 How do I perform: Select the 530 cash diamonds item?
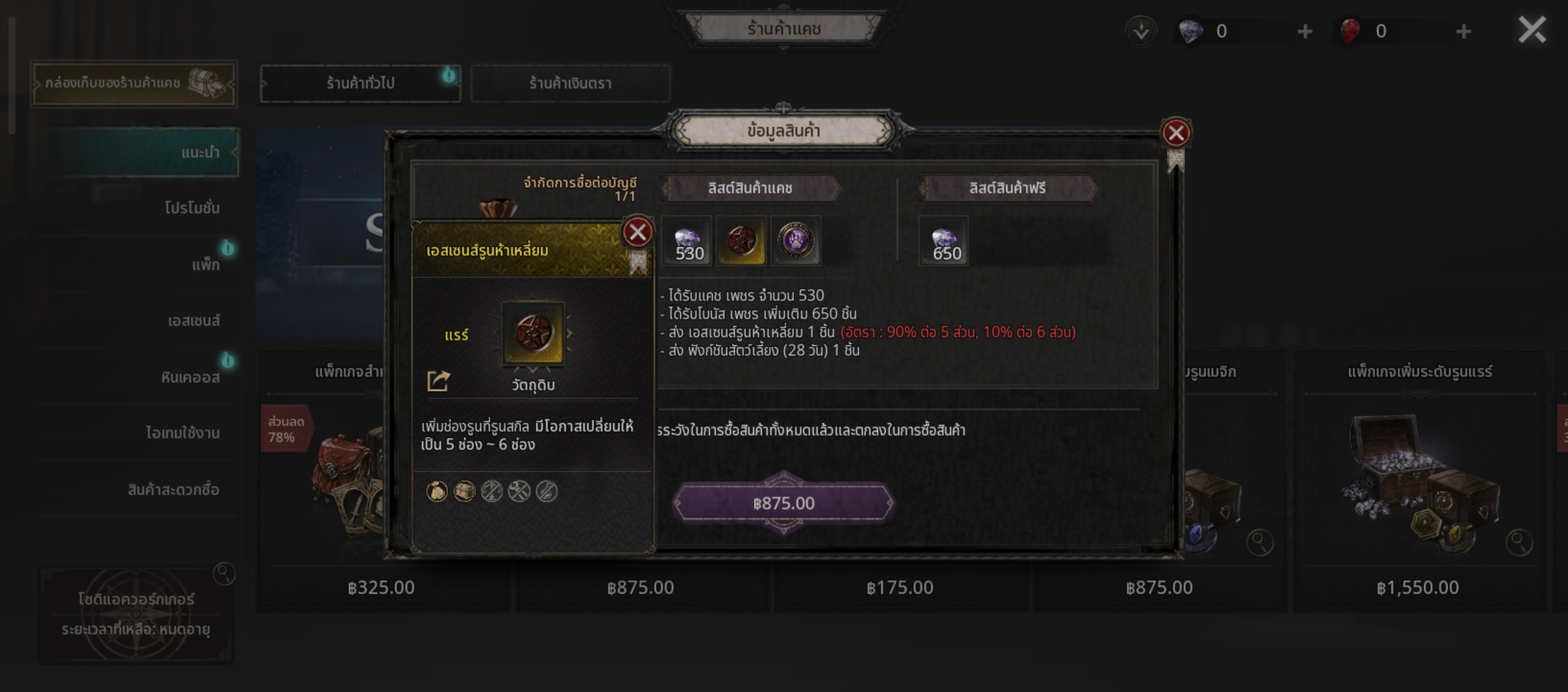[687, 241]
